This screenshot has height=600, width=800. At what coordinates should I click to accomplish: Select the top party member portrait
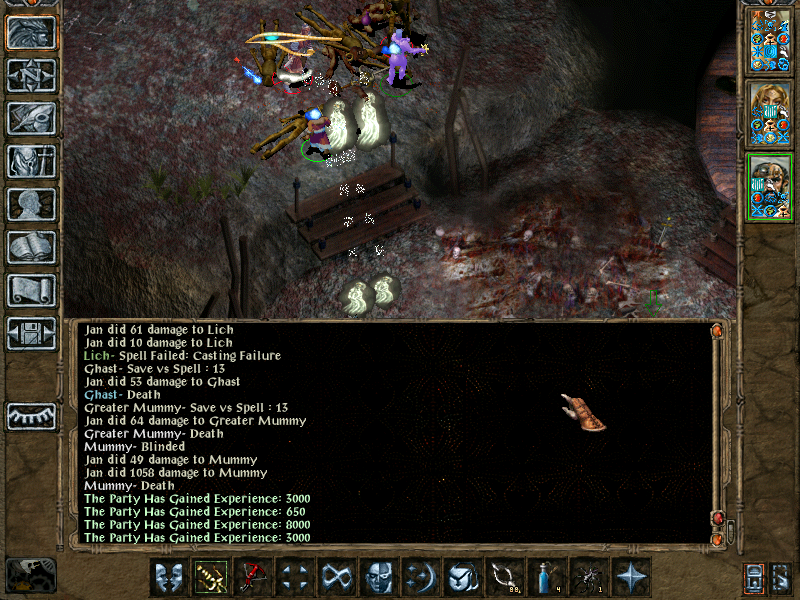point(769,41)
